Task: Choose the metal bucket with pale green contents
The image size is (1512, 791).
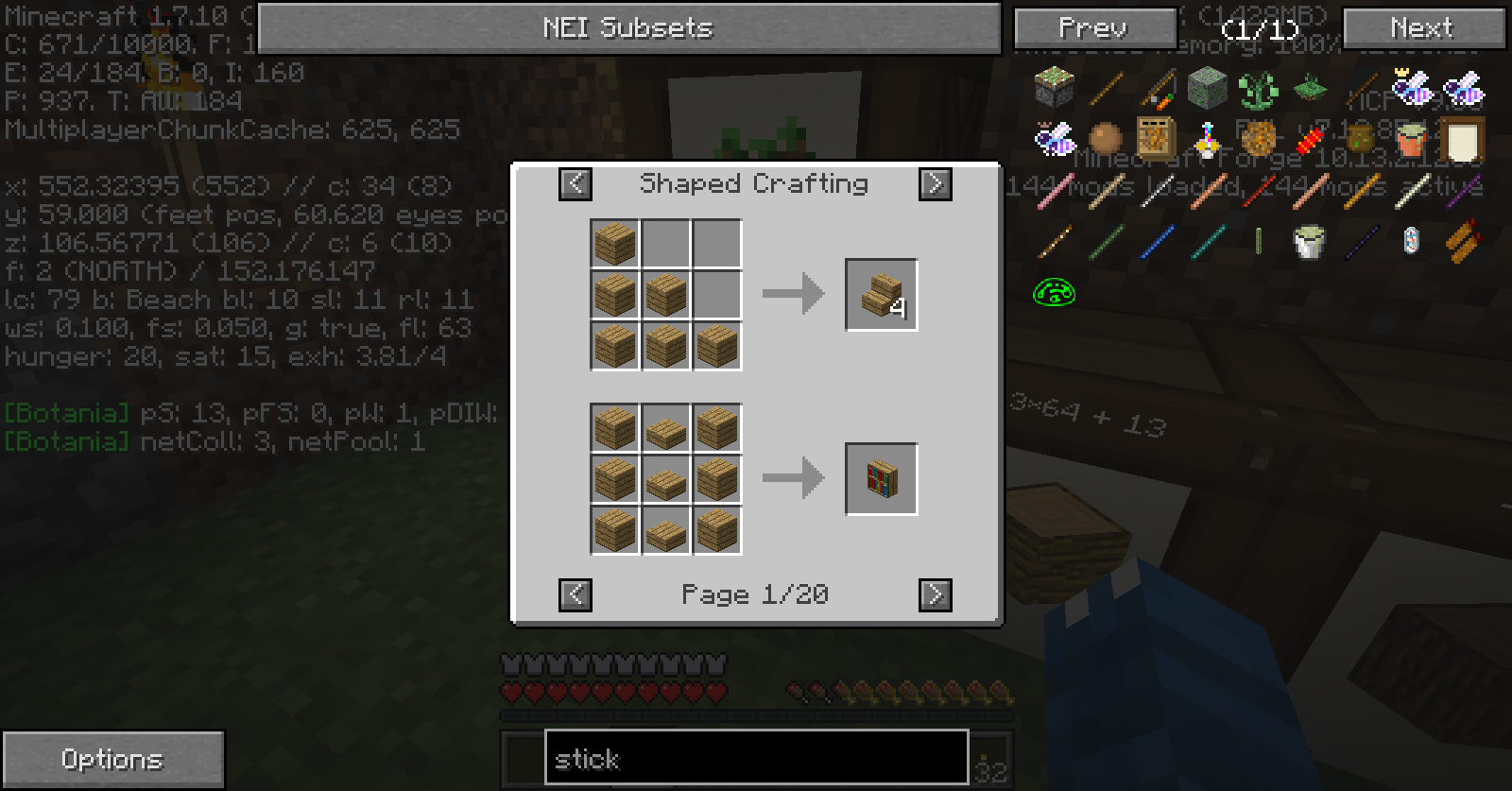Action: tap(1309, 242)
